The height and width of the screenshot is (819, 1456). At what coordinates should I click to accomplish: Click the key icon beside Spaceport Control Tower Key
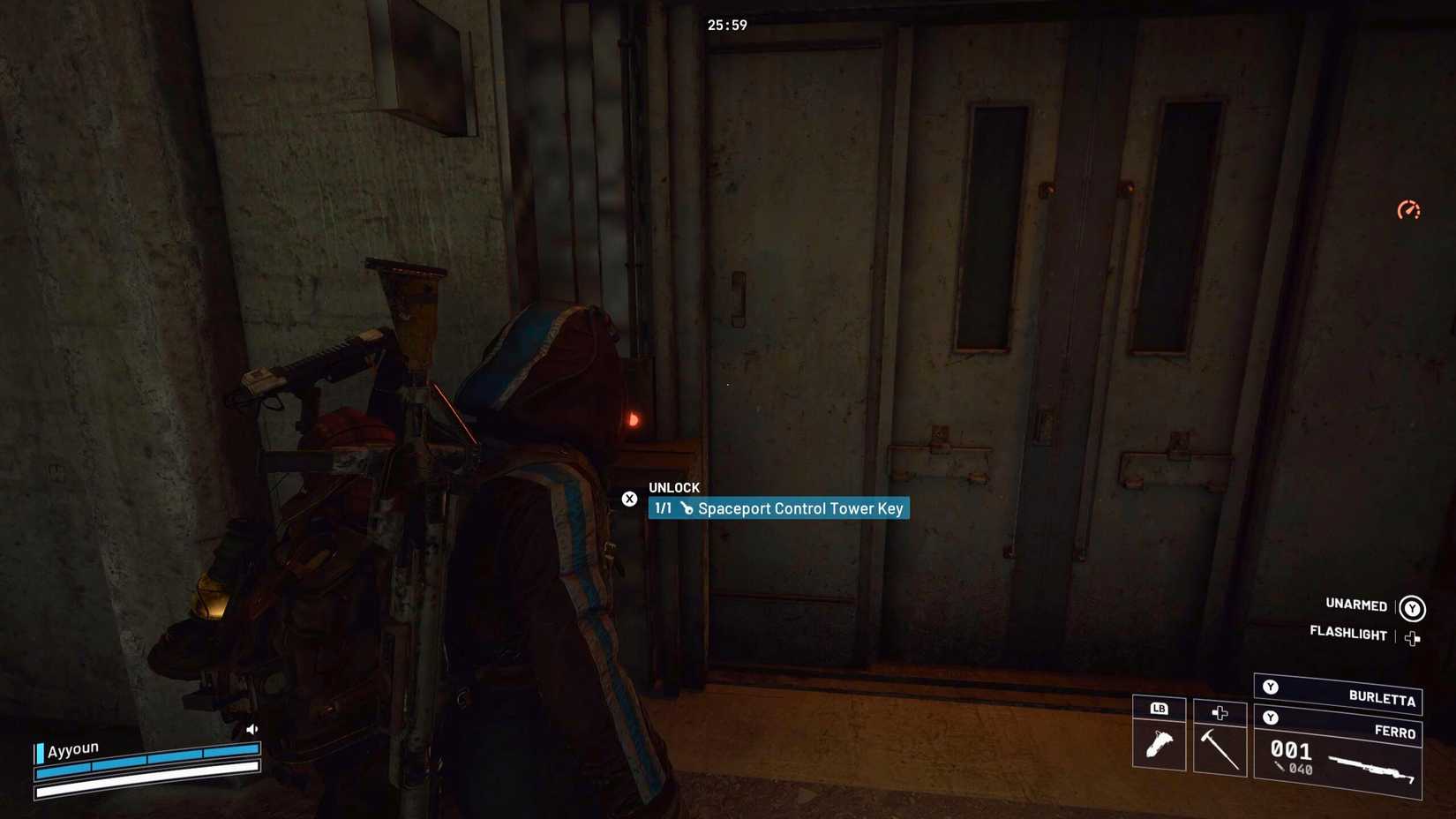[x=687, y=508]
